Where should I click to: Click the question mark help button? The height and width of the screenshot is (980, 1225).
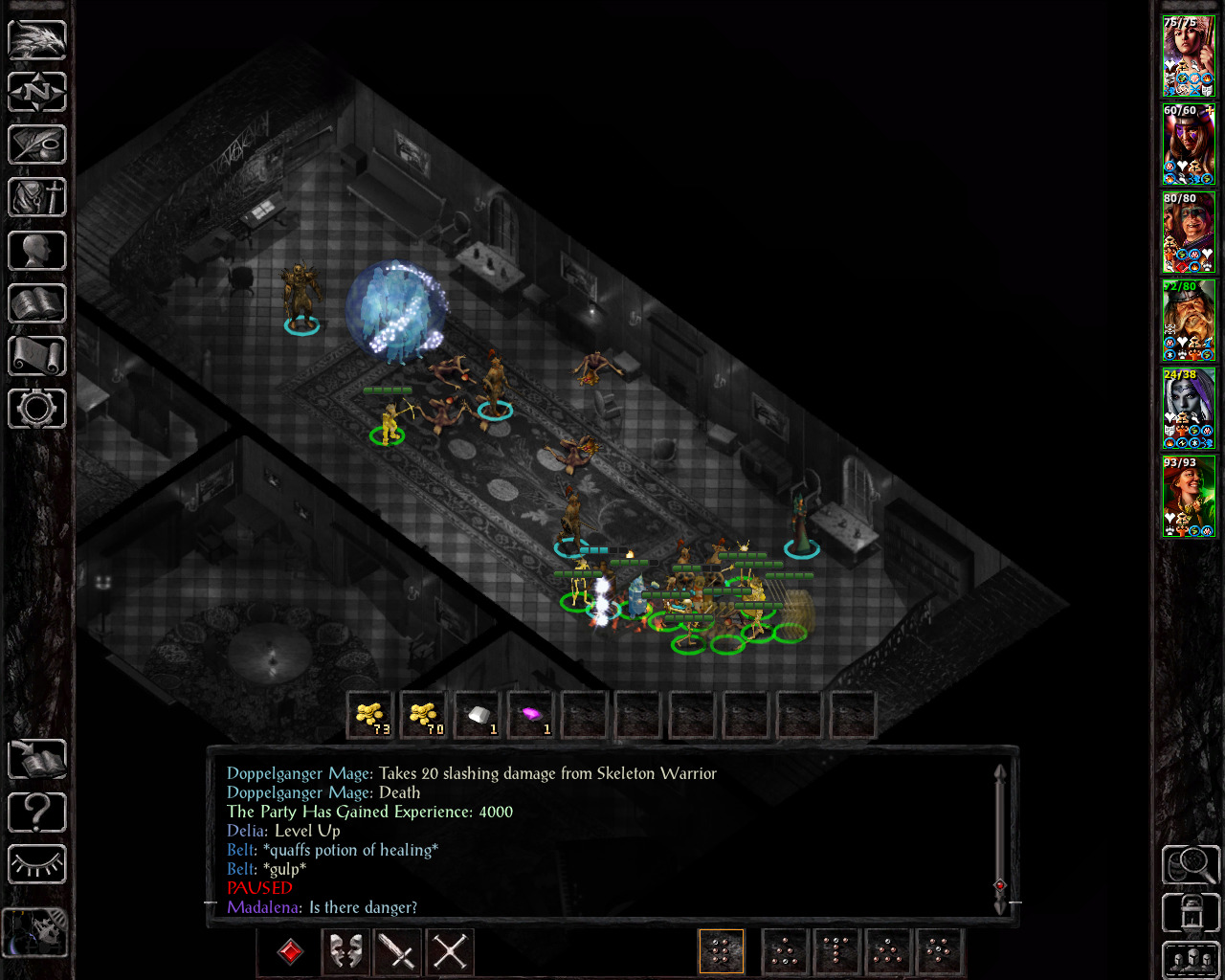(x=37, y=813)
